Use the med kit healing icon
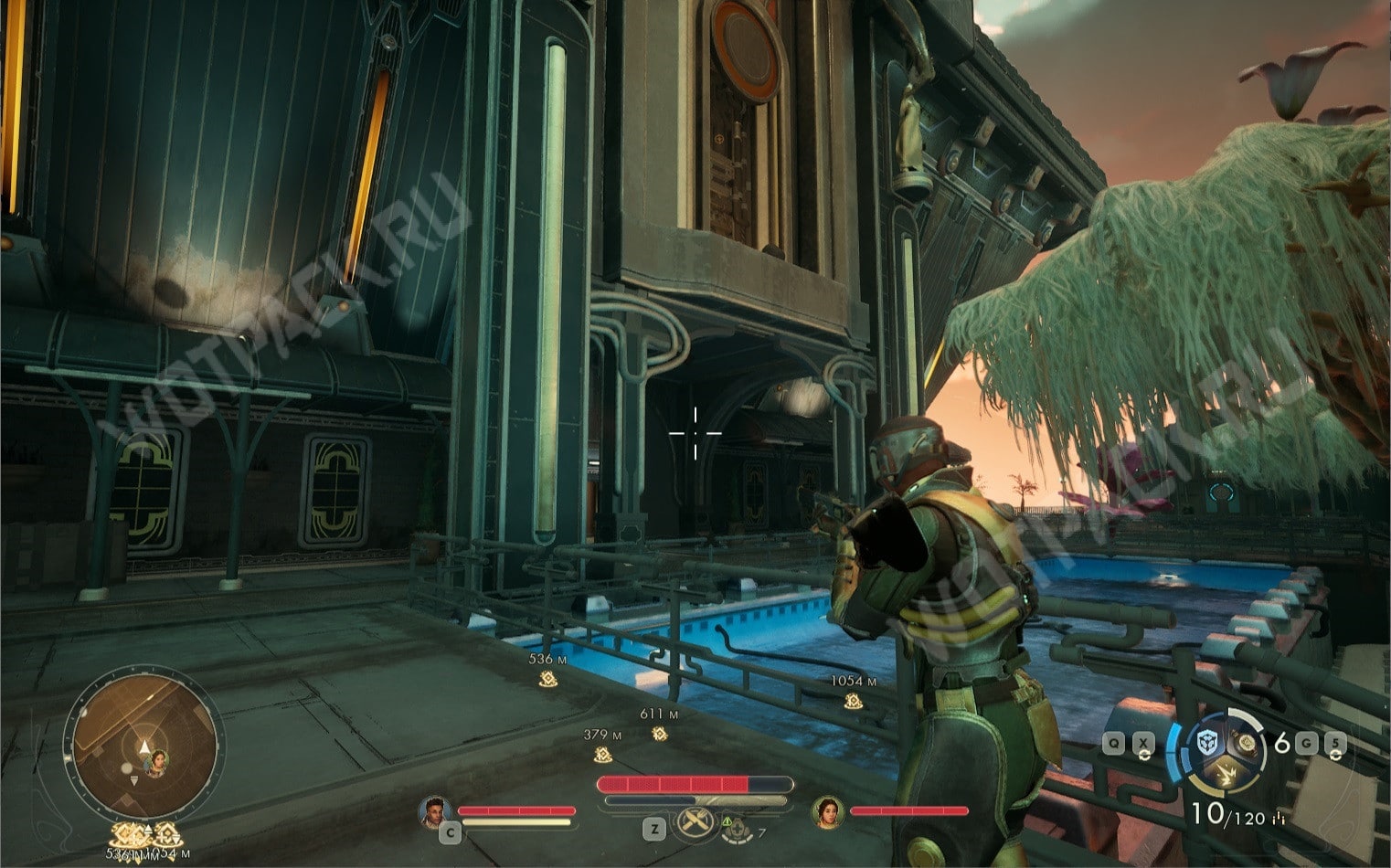The image size is (1391, 868). (x=737, y=828)
